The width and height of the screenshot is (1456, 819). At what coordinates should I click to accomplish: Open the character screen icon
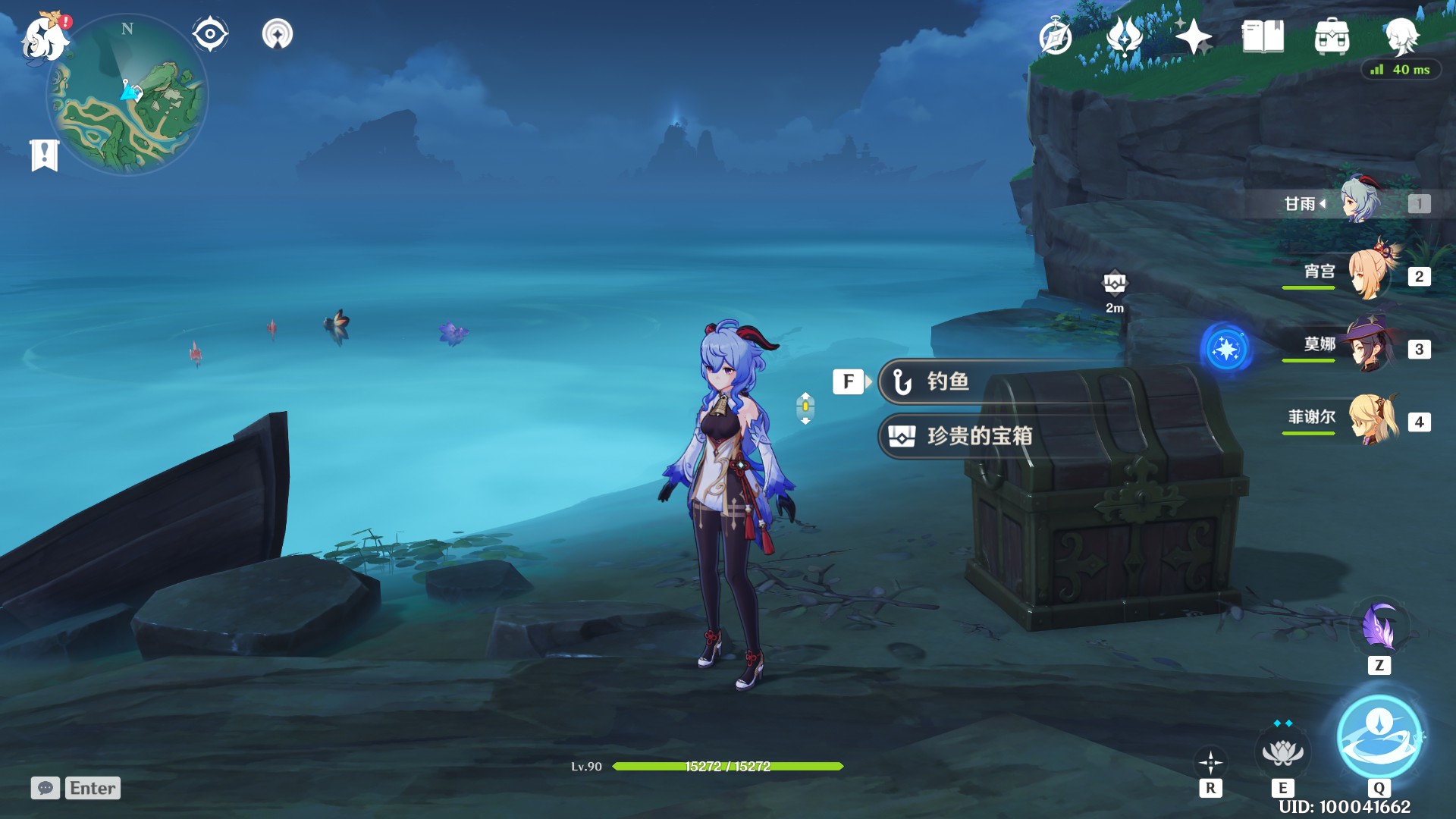pos(1401,35)
